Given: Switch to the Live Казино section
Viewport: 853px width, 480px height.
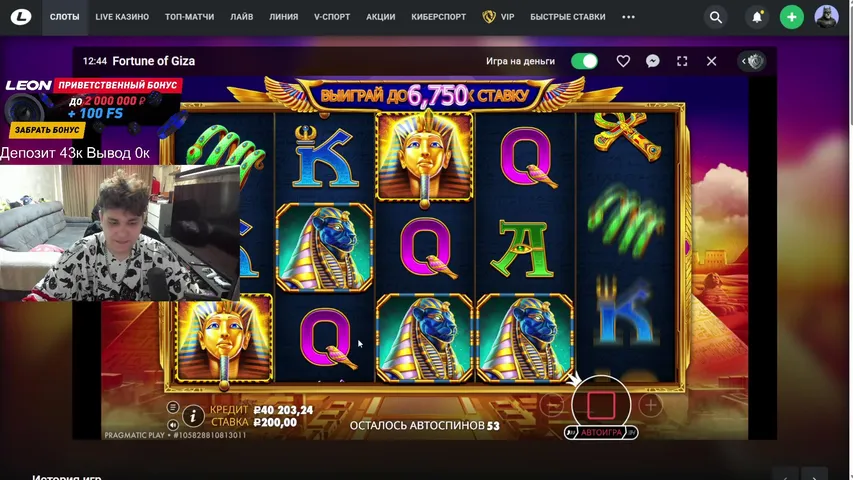Looking at the screenshot, I should 122,17.
